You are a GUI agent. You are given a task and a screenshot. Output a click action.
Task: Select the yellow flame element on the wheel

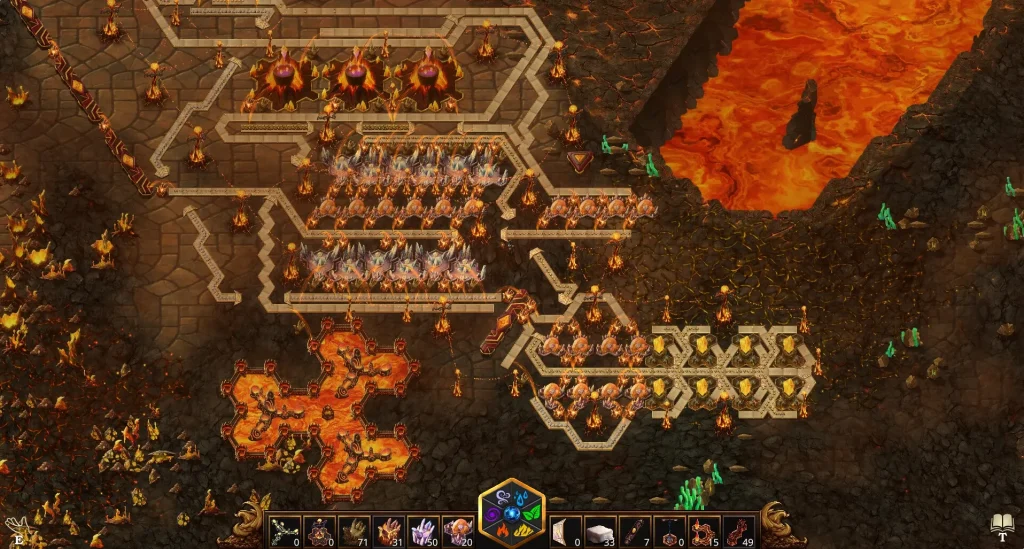click(x=523, y=531)
